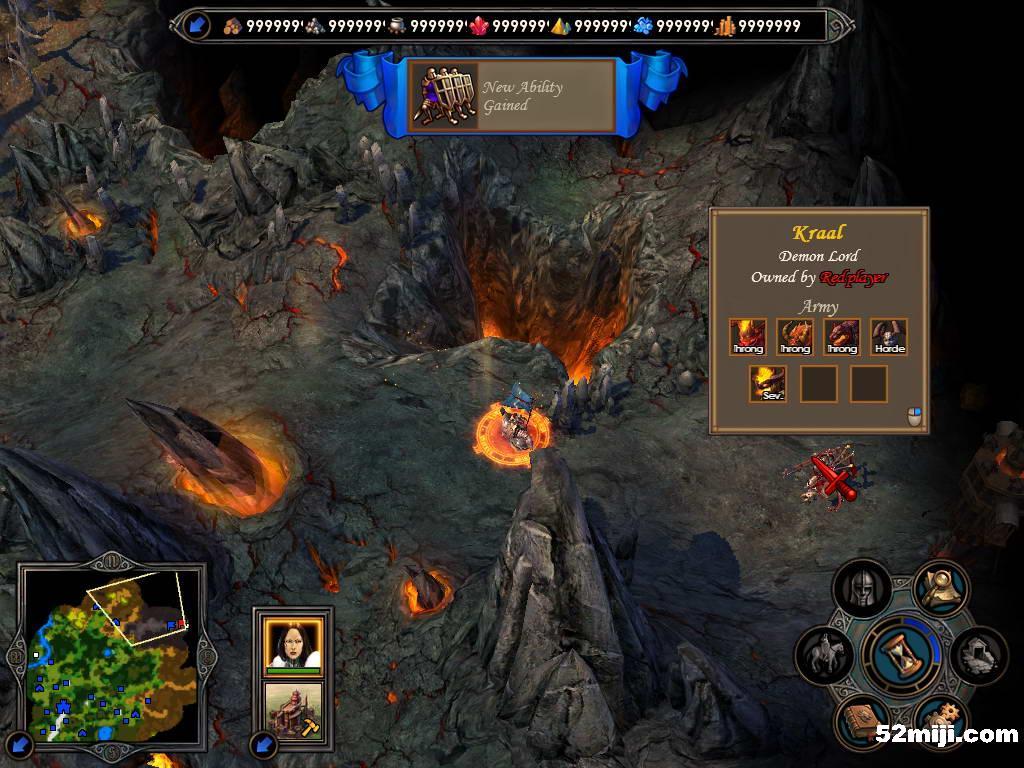Open the New Ability Gained notification
1024x768 pixels.
511,96
